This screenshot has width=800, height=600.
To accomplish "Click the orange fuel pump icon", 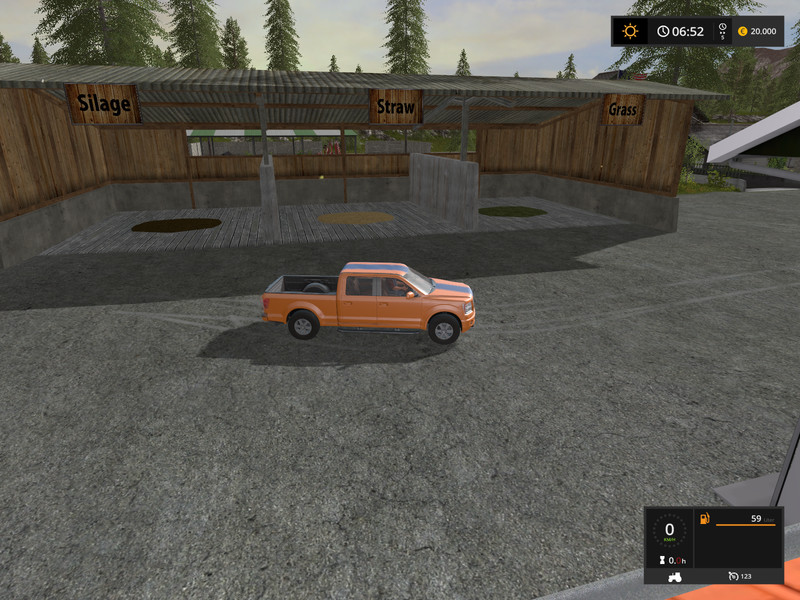I will [x=705, y=519].
